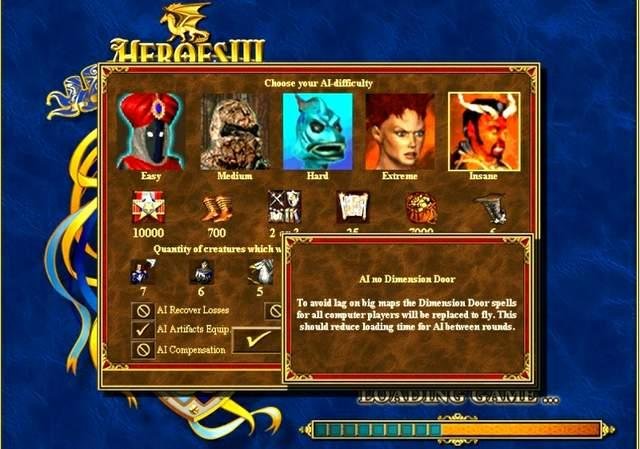
Task: Uncheck the AI Artifacts Equip checkbox
Action: click(x=143, y=329)
